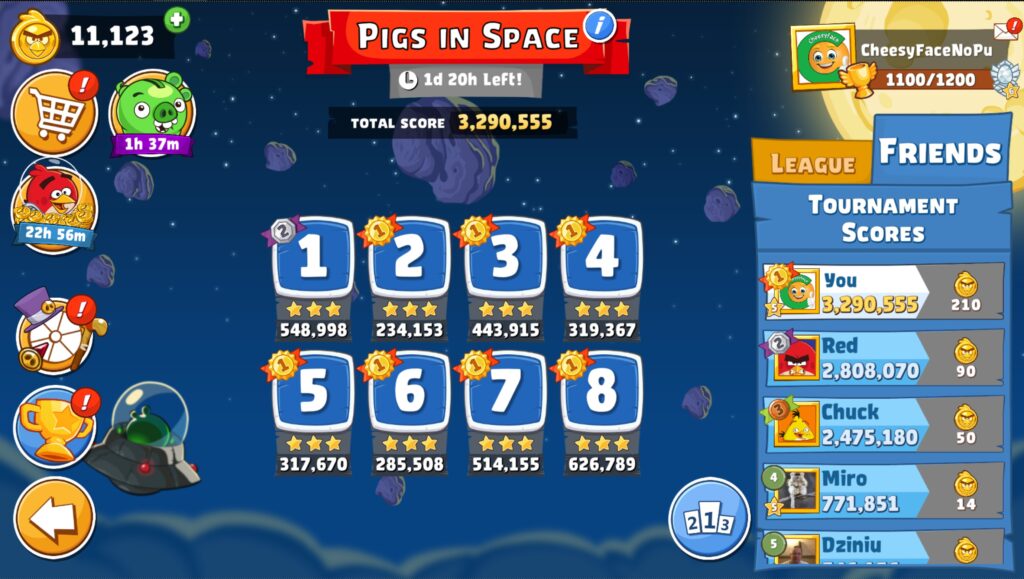Choose level 2 tile
Image resolution: width=1024 pixels, height=579 pixels.
point(409,260)
